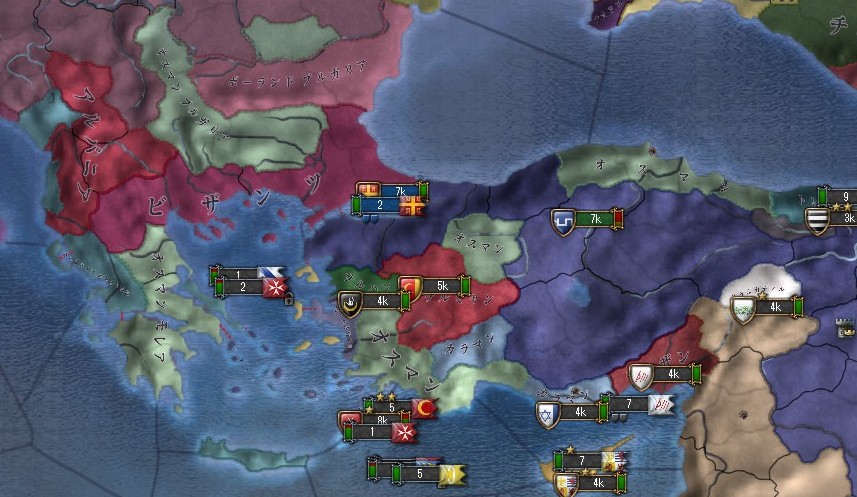Select the striped-shield army banner
Viewport: 857px width, 497px height.
pyautogui.click(x=836, y=218)
